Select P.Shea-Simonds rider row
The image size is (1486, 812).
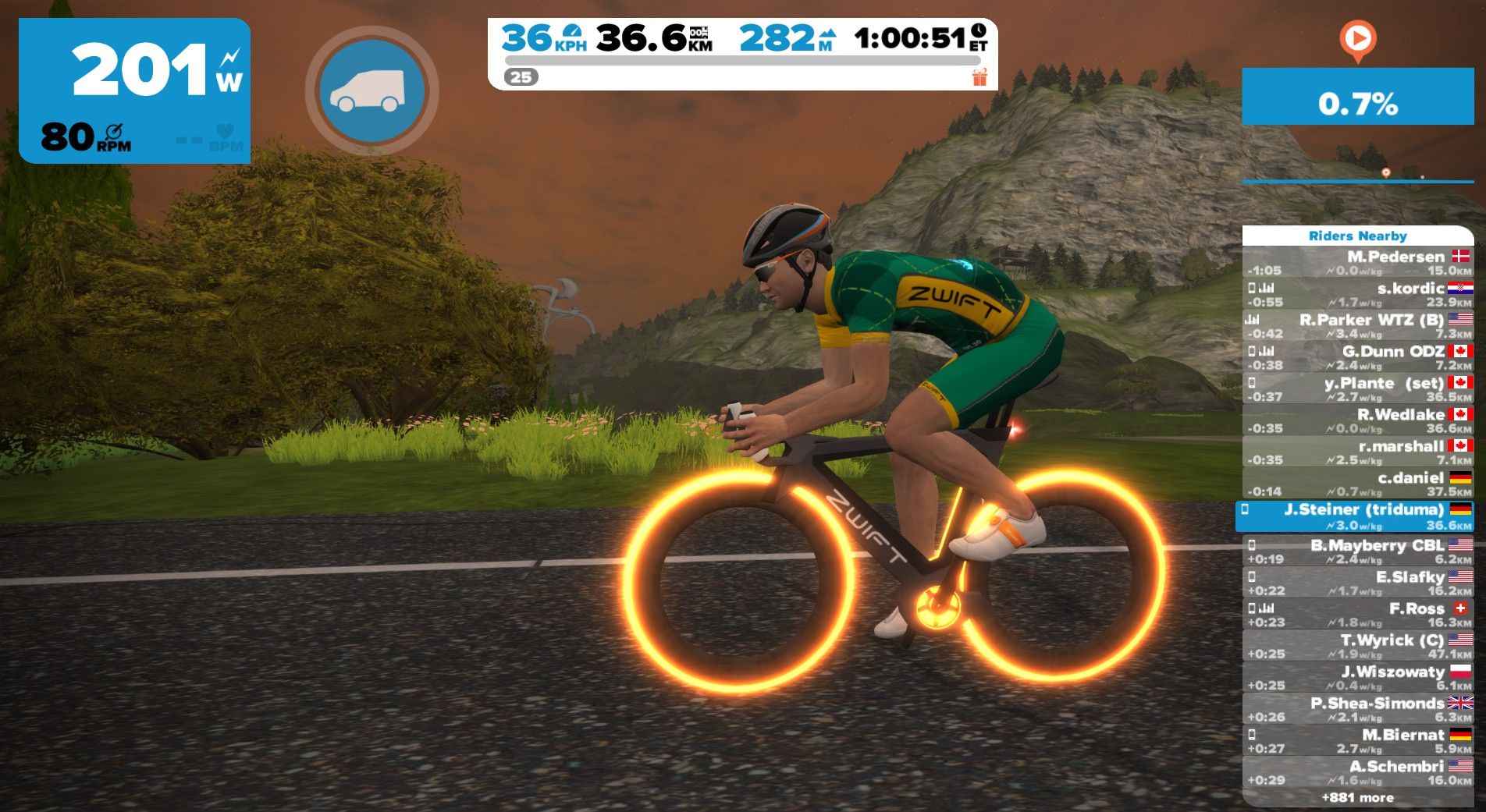[x=1357, y=709]
